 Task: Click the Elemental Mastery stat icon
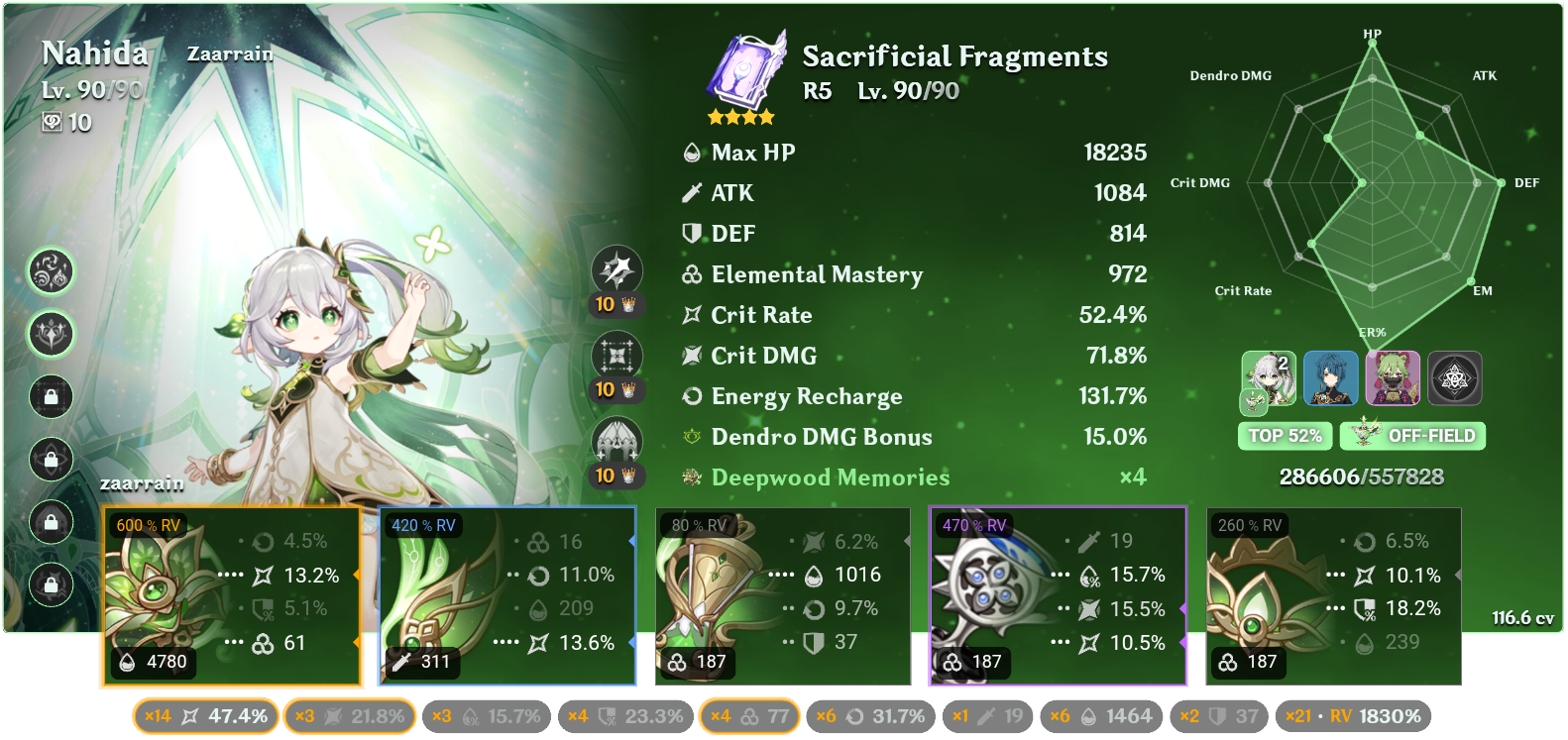[692, 274]
